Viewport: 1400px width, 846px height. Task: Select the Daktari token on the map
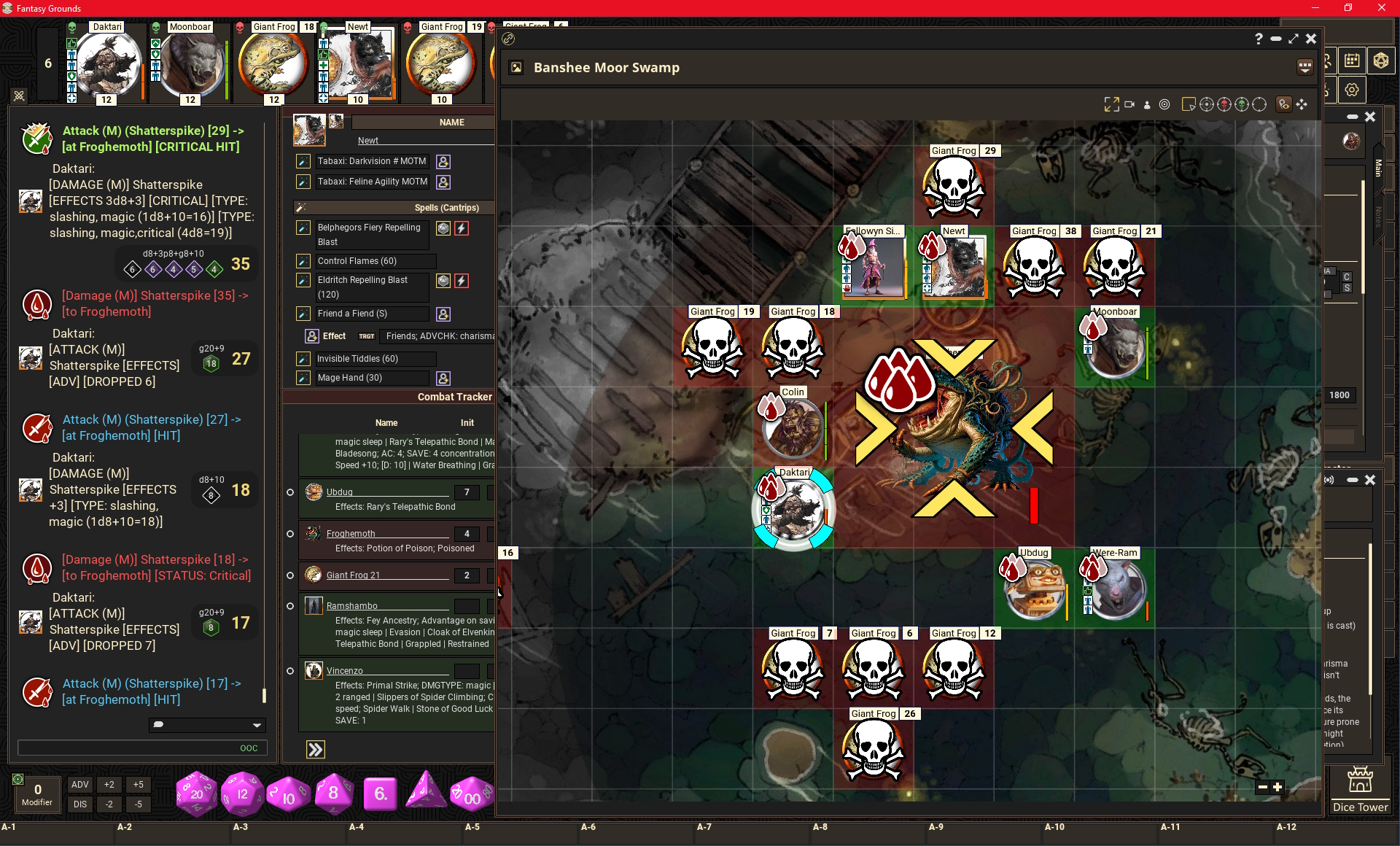pos(793,510)
